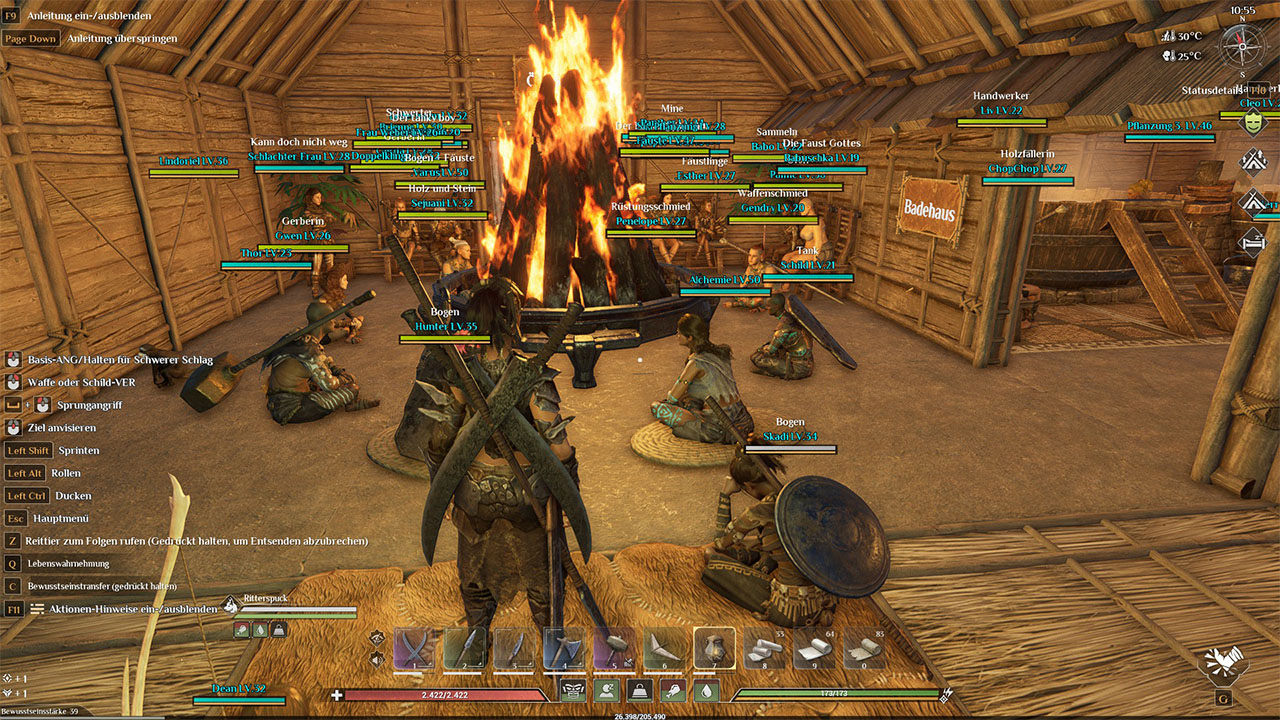1280x720 pixels.
Task: Click the bird icon in the bottom-right corner
Action: click(1223, 663)
